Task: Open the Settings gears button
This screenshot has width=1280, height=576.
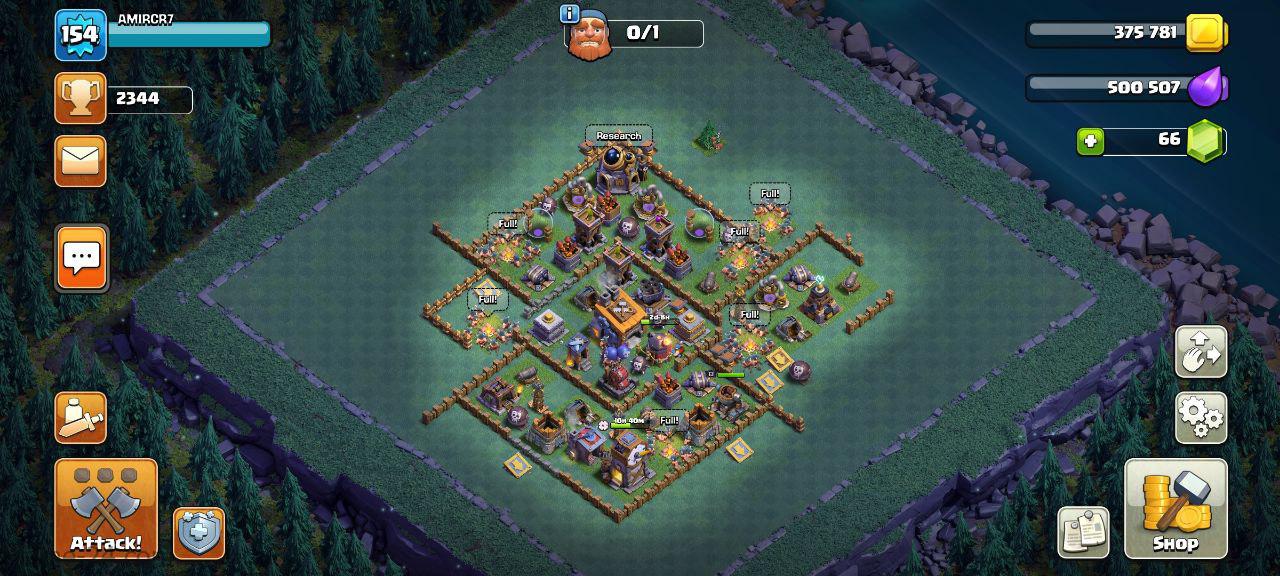Action: click(x=1201, y=417)
